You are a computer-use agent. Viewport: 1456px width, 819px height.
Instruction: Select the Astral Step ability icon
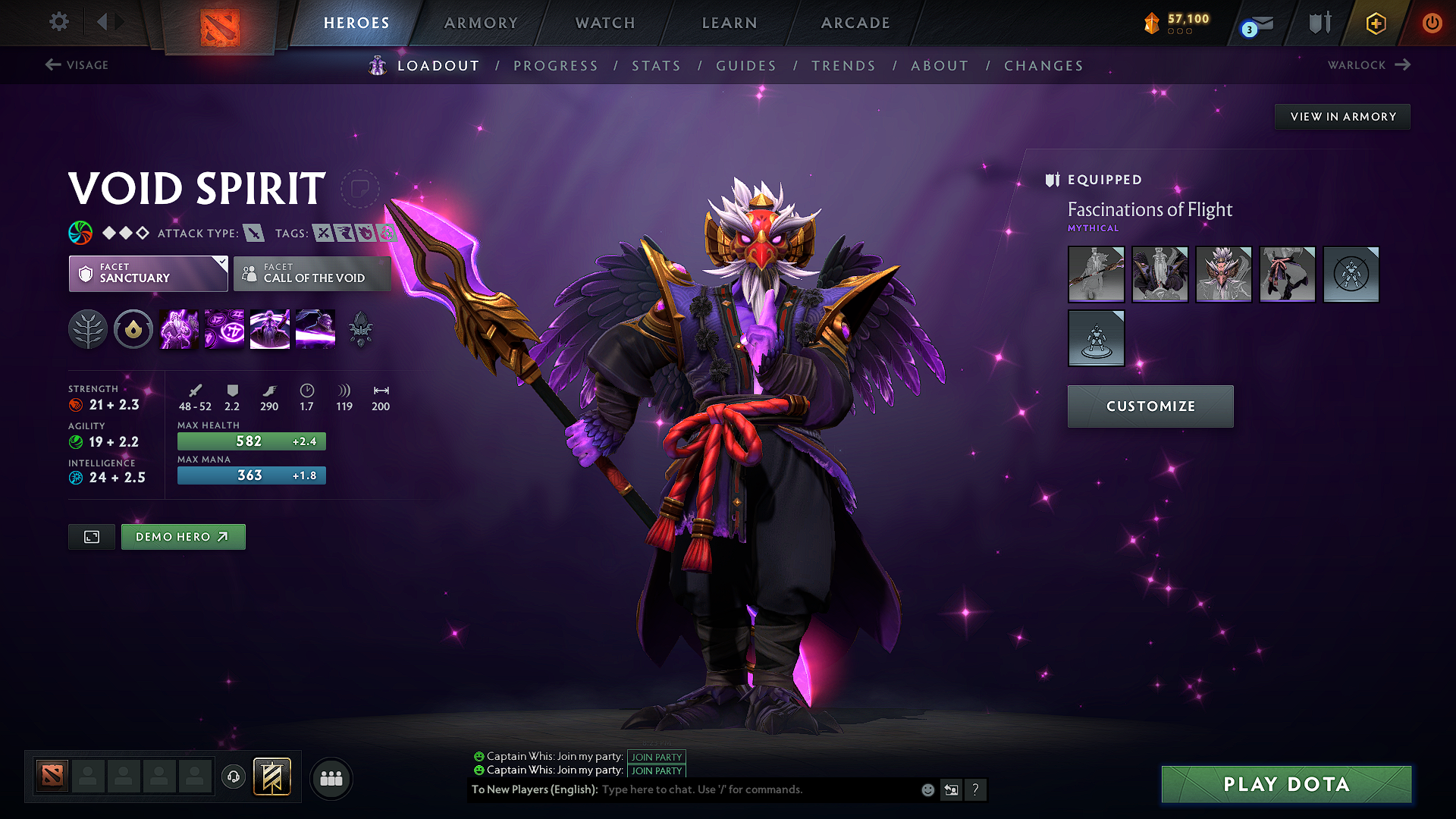(315, 329)
